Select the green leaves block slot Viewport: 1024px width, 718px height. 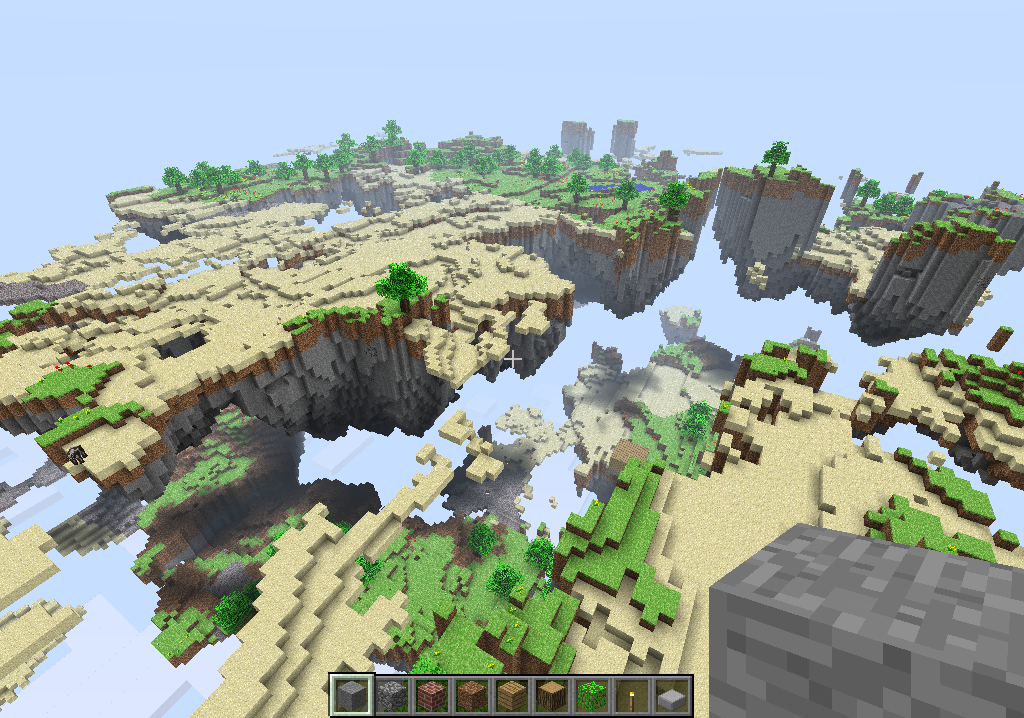pyautogui.click(x=591, y=695)
